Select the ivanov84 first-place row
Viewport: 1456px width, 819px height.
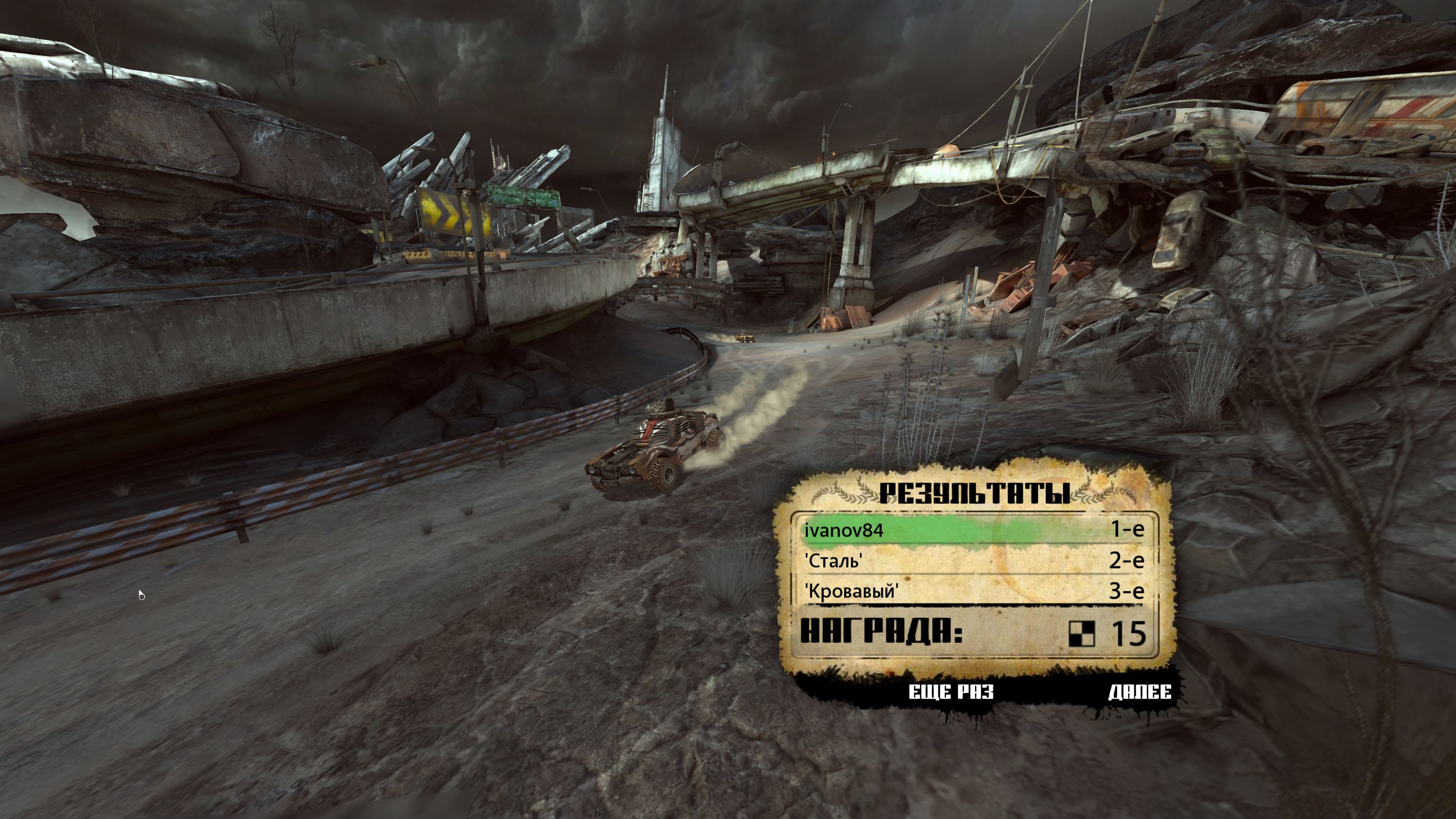[x=973, y=530]
